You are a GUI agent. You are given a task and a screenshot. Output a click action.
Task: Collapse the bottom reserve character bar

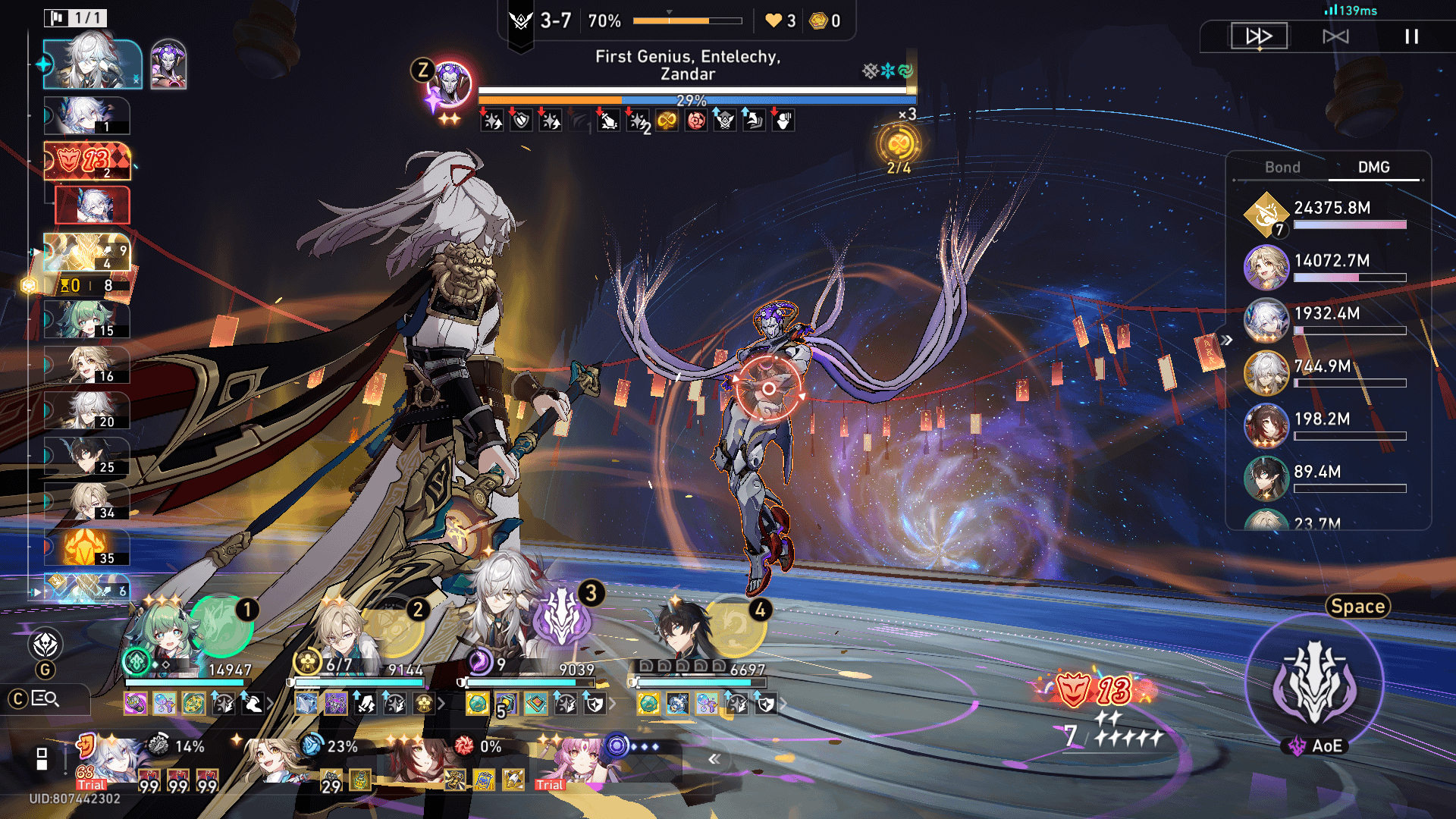tap(714, 759)
